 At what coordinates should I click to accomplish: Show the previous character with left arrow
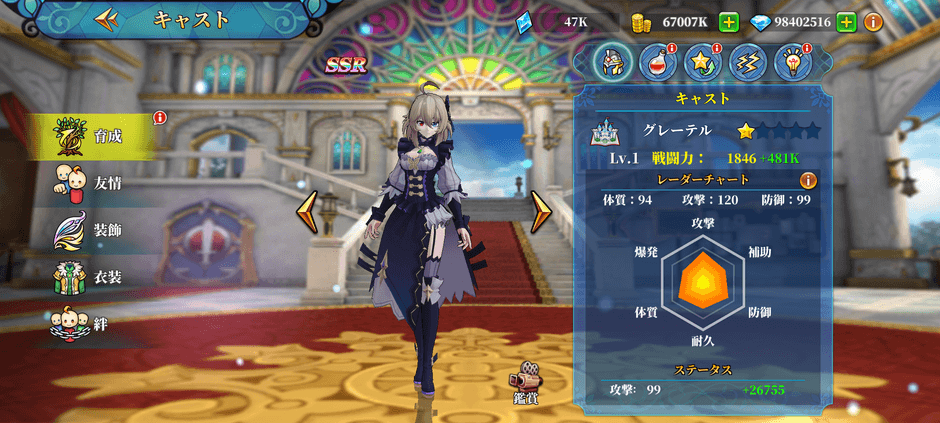coord(308,212)
